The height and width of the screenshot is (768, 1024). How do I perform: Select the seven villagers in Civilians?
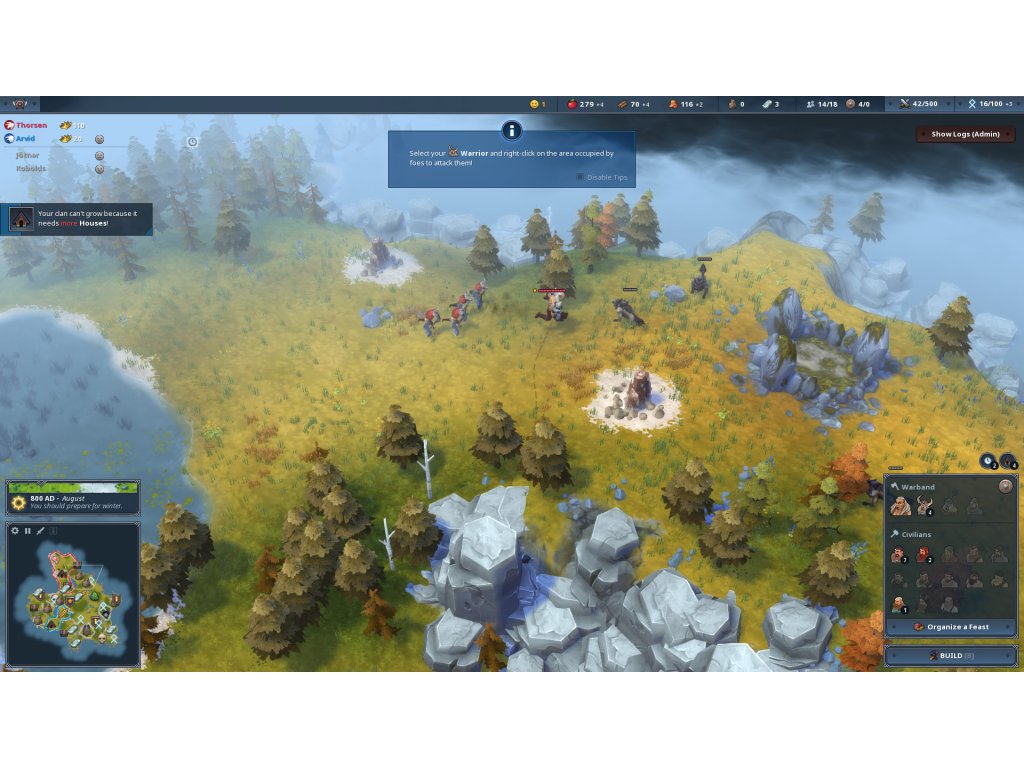click(x=899, y=555)
